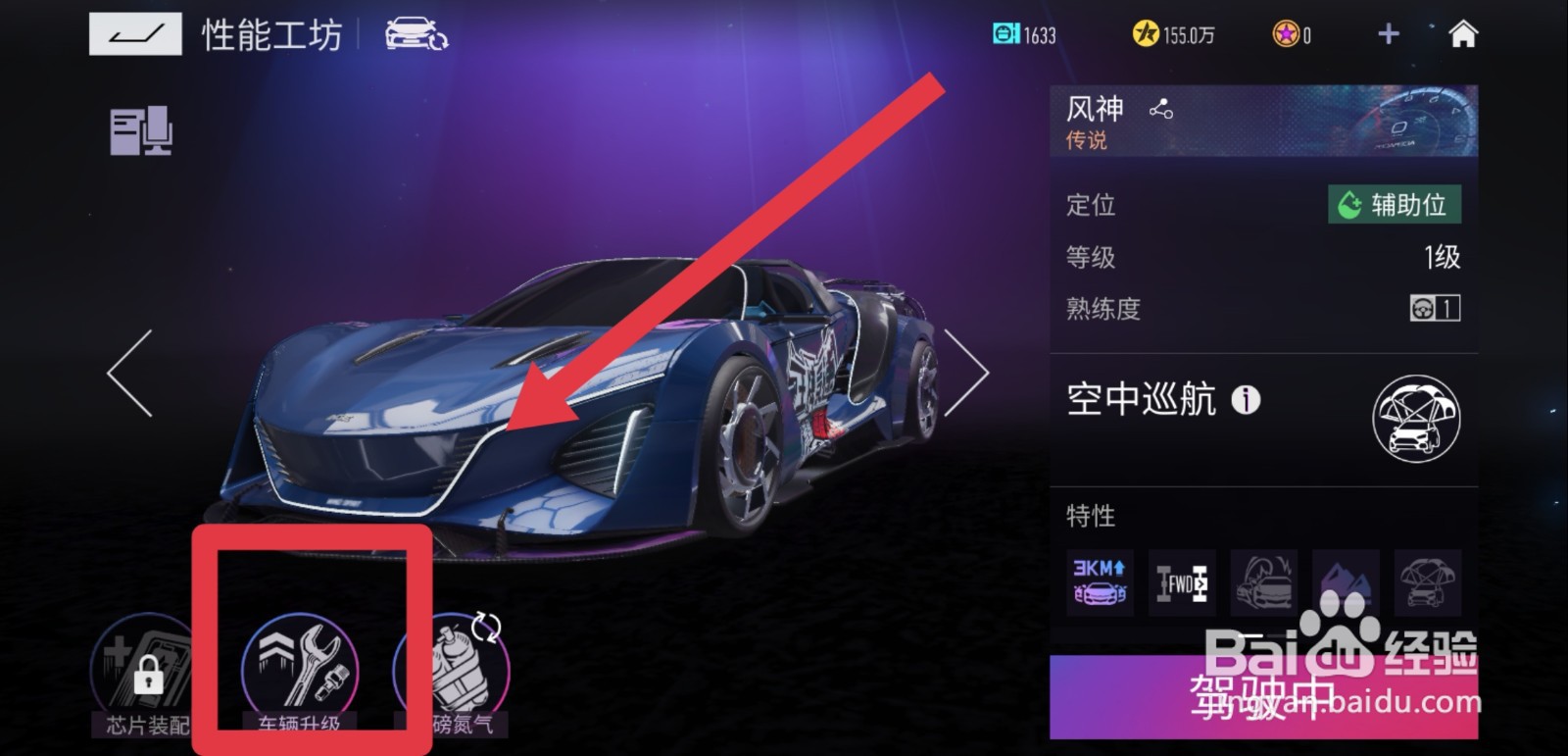Switch to the 性能工坊 tab
This screenshot has width=1568, height=756.
pos(269,32)
